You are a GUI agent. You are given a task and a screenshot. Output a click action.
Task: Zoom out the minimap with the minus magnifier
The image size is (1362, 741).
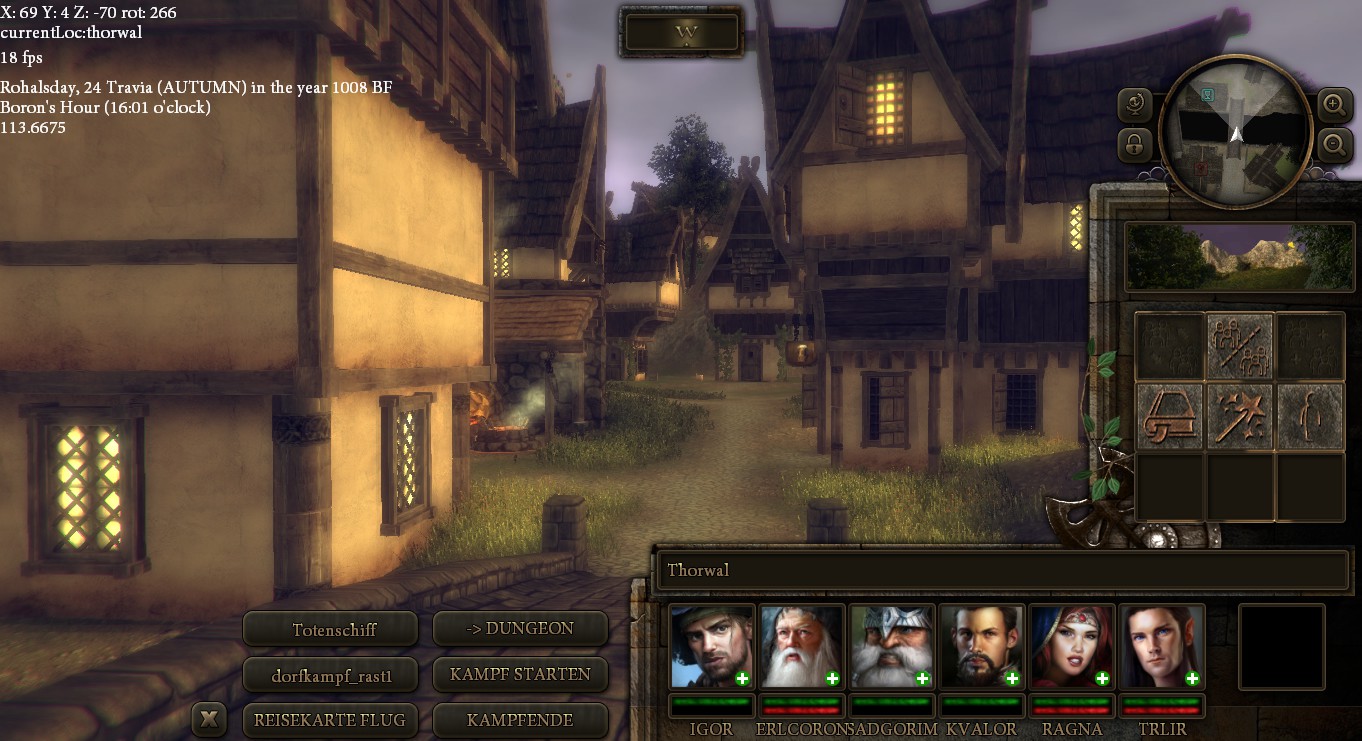1334,146
